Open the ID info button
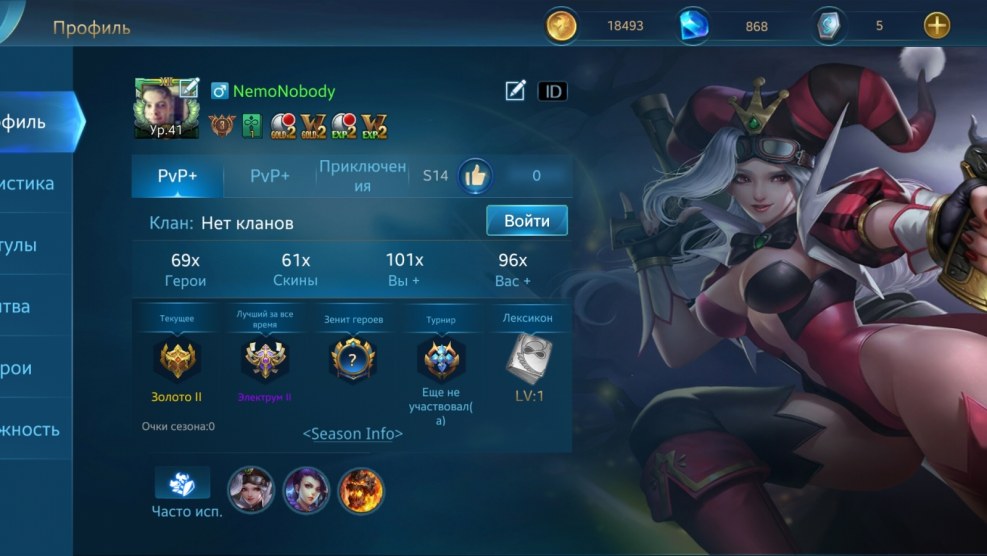This screenshot has width=987, height=556. 552,91
